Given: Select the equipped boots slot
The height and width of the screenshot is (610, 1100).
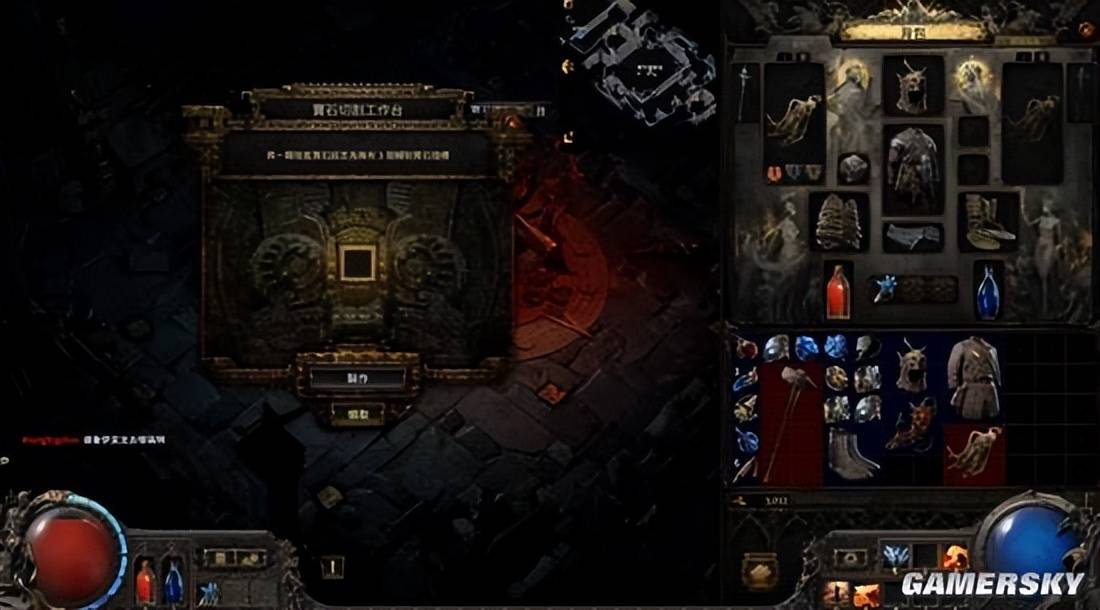Looking at the screenshot, I should [x=988, y=220].
